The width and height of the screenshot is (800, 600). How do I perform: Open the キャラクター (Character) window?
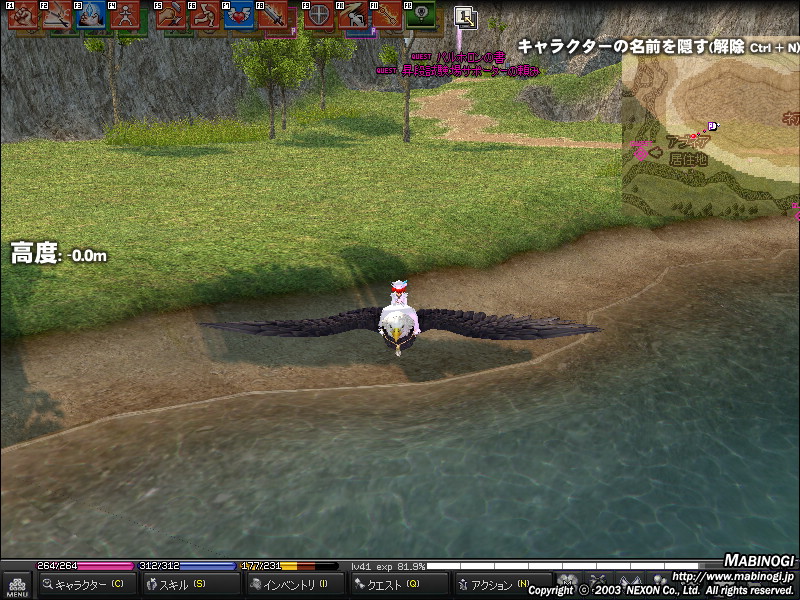[87, 585]
